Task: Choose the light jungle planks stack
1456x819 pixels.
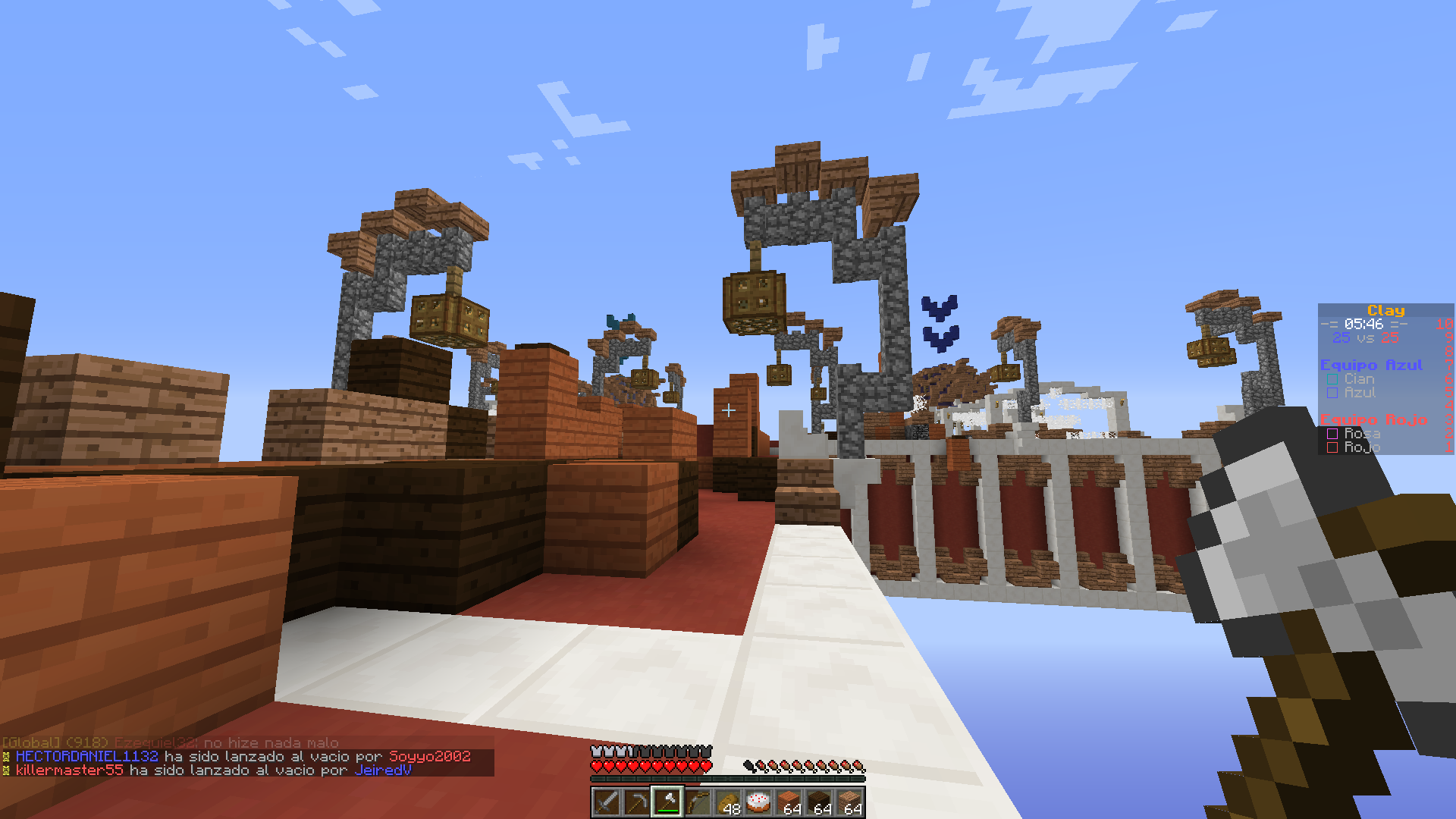Action: point(849,802)
